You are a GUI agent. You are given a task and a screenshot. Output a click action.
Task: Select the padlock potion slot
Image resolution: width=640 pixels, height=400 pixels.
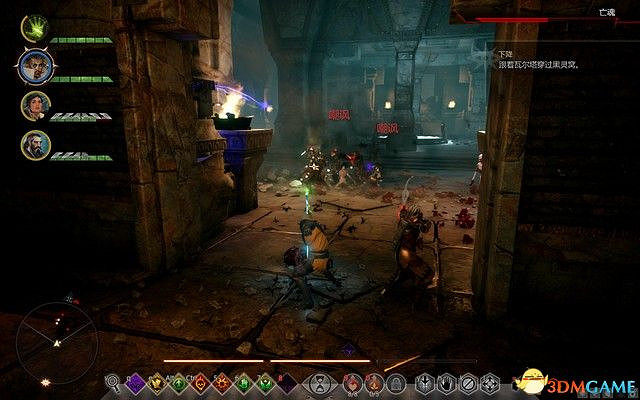[395, 381]
